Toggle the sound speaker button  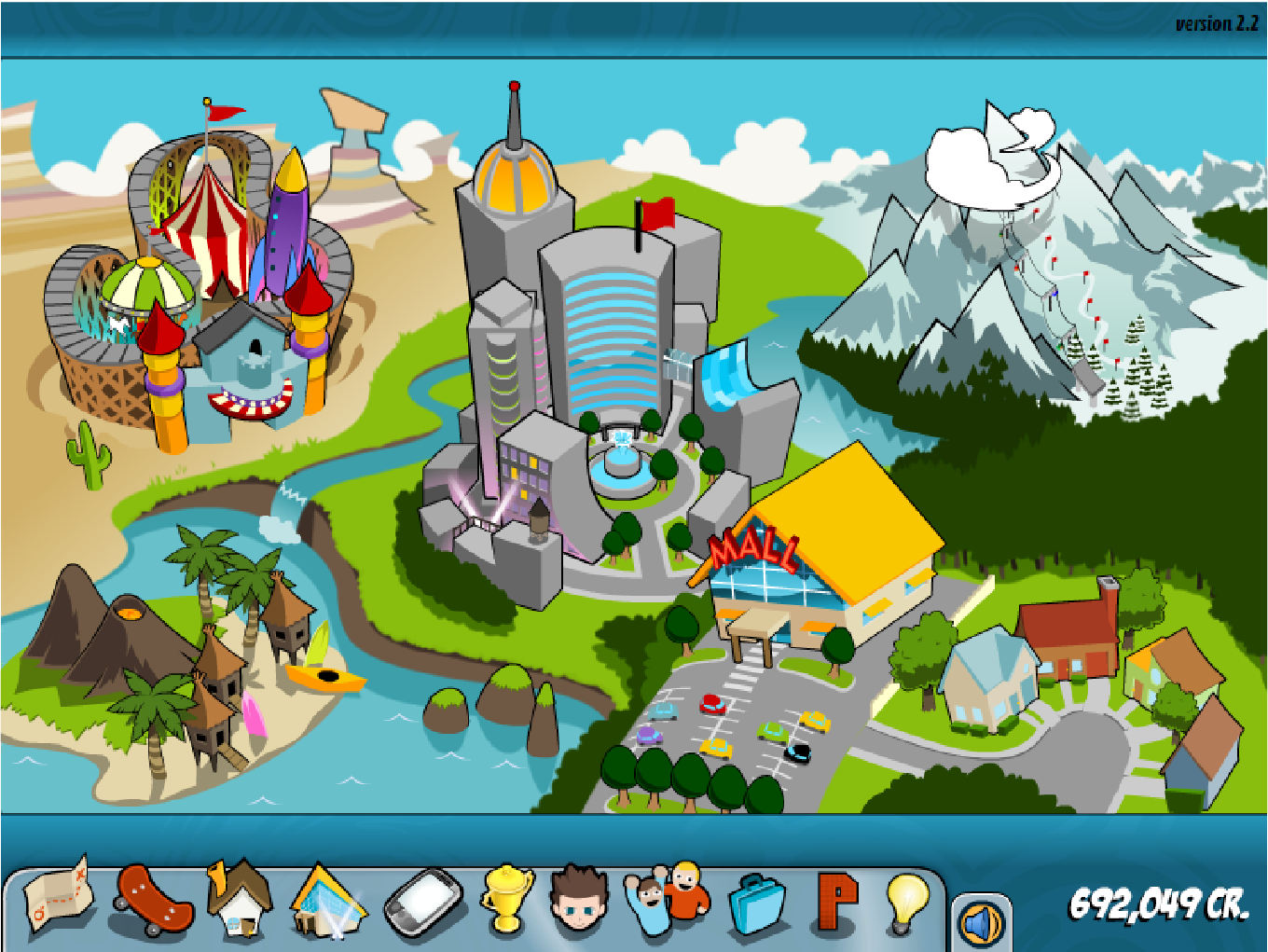coord(981,923)
